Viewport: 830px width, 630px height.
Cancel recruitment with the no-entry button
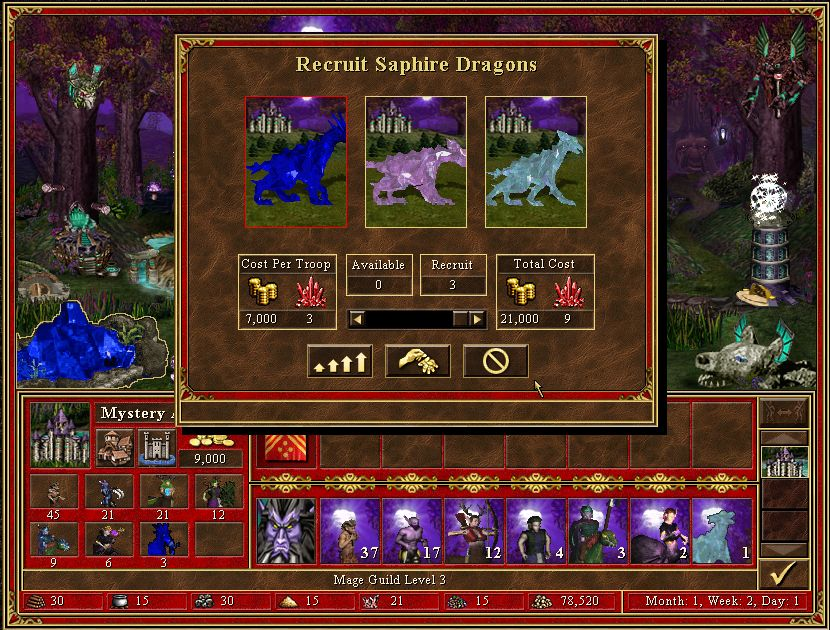click(496, 361)
